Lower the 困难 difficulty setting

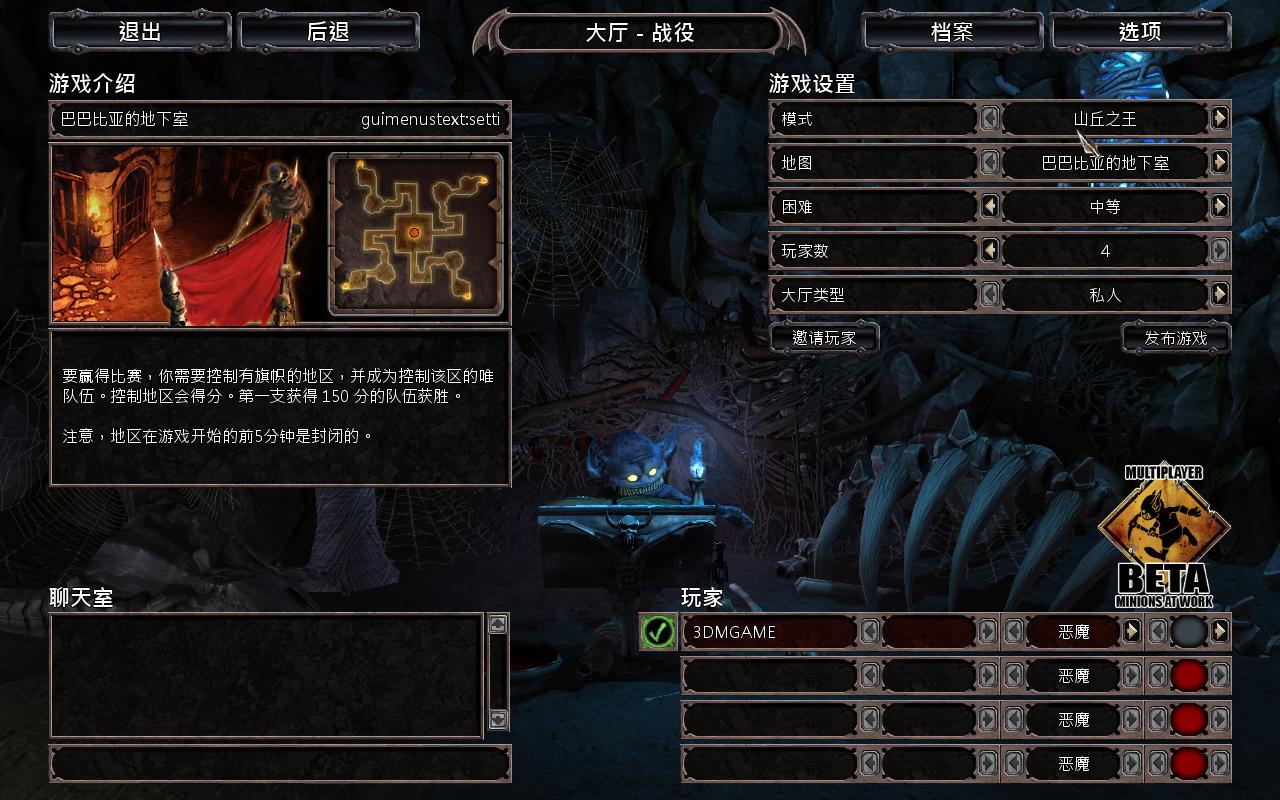990,207
